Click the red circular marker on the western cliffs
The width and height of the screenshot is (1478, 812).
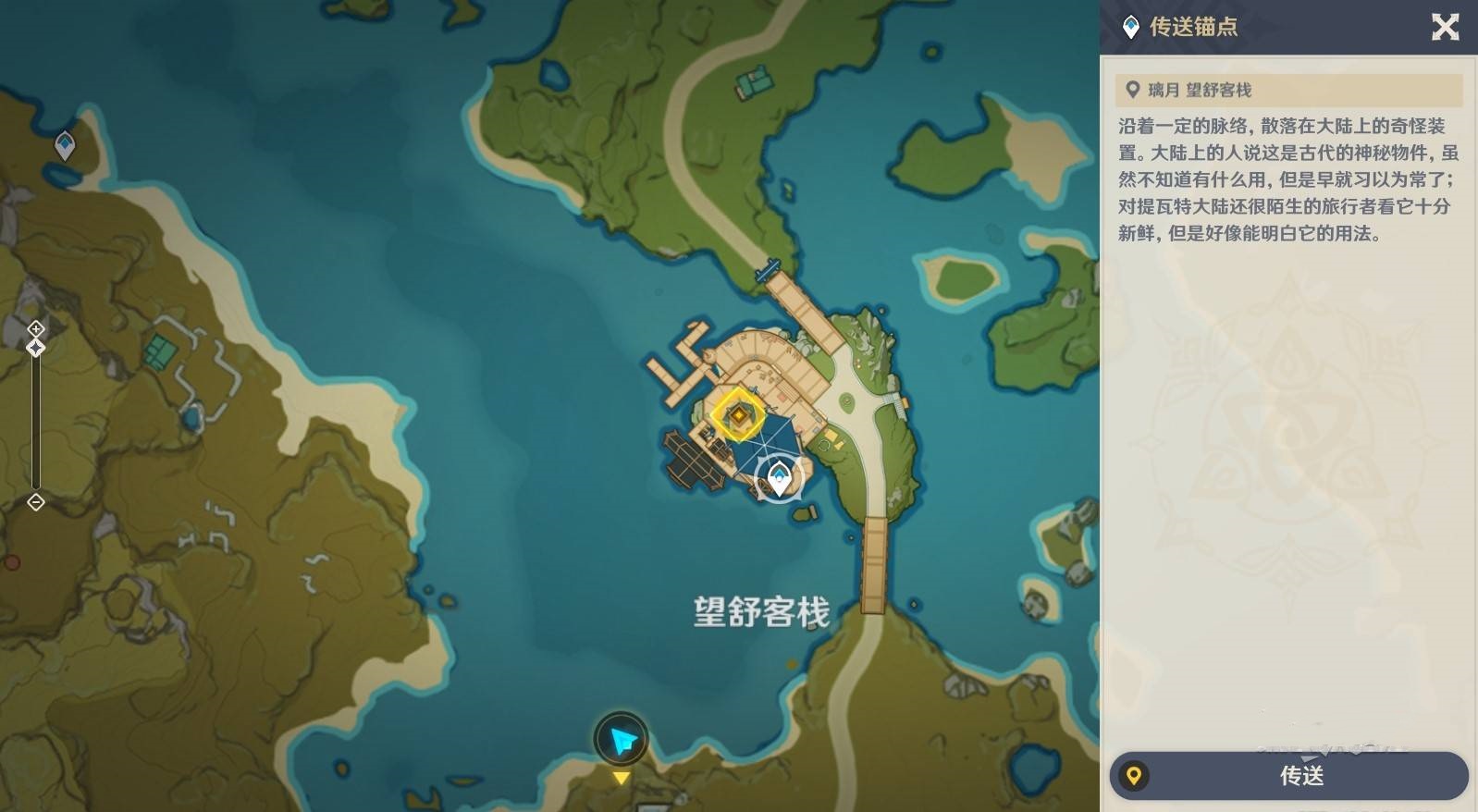[13, 561]
